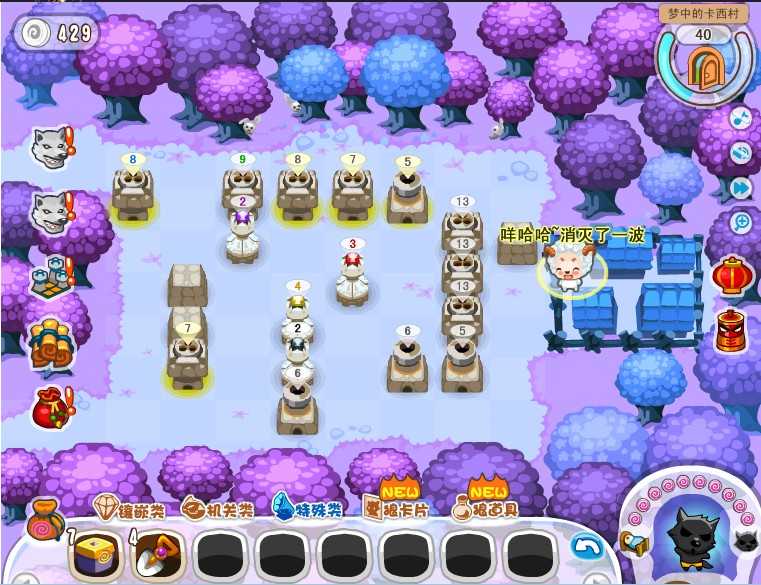Click the magnifying glass zoom button

(x=741, y=221)
